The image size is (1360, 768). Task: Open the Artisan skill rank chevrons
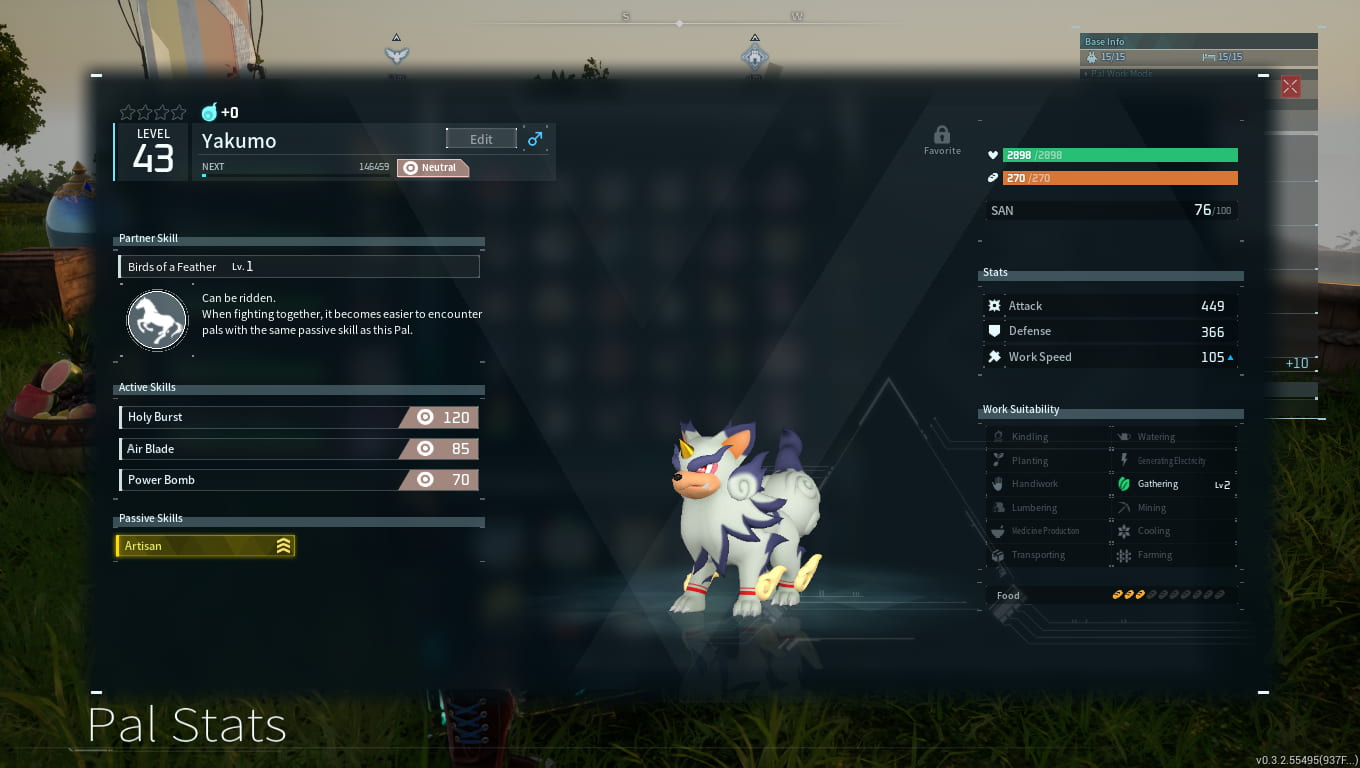(x=284, y=546)
